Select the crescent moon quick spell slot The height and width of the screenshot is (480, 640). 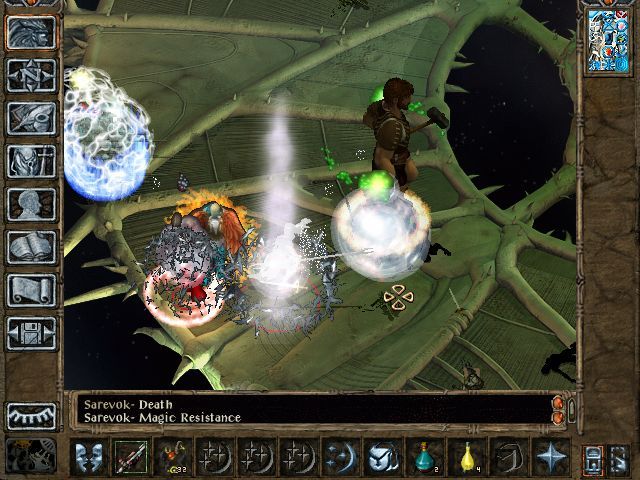340,457
